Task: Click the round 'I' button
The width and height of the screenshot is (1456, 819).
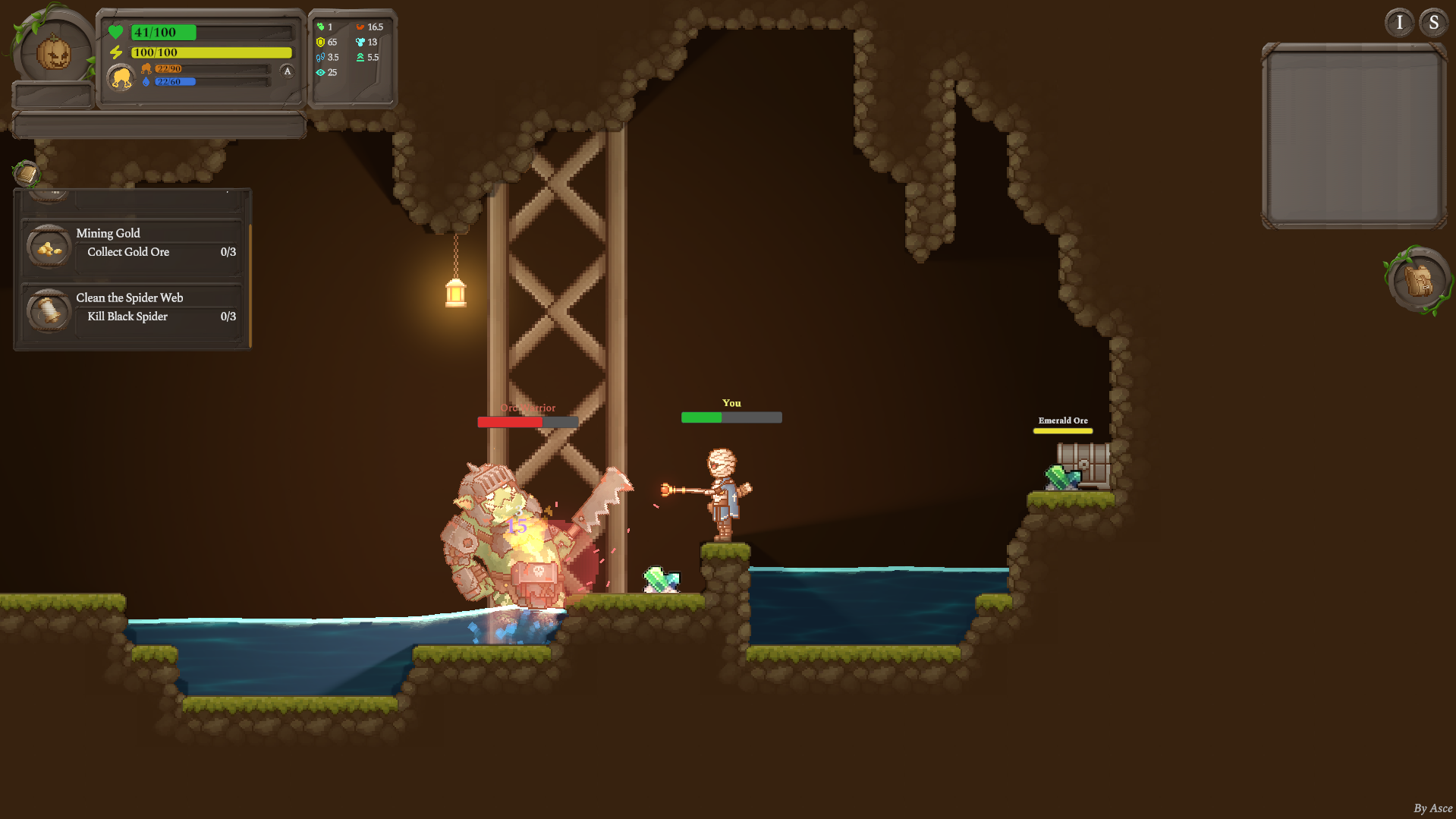Action: pyautogui.click(x=1399, y=23)
